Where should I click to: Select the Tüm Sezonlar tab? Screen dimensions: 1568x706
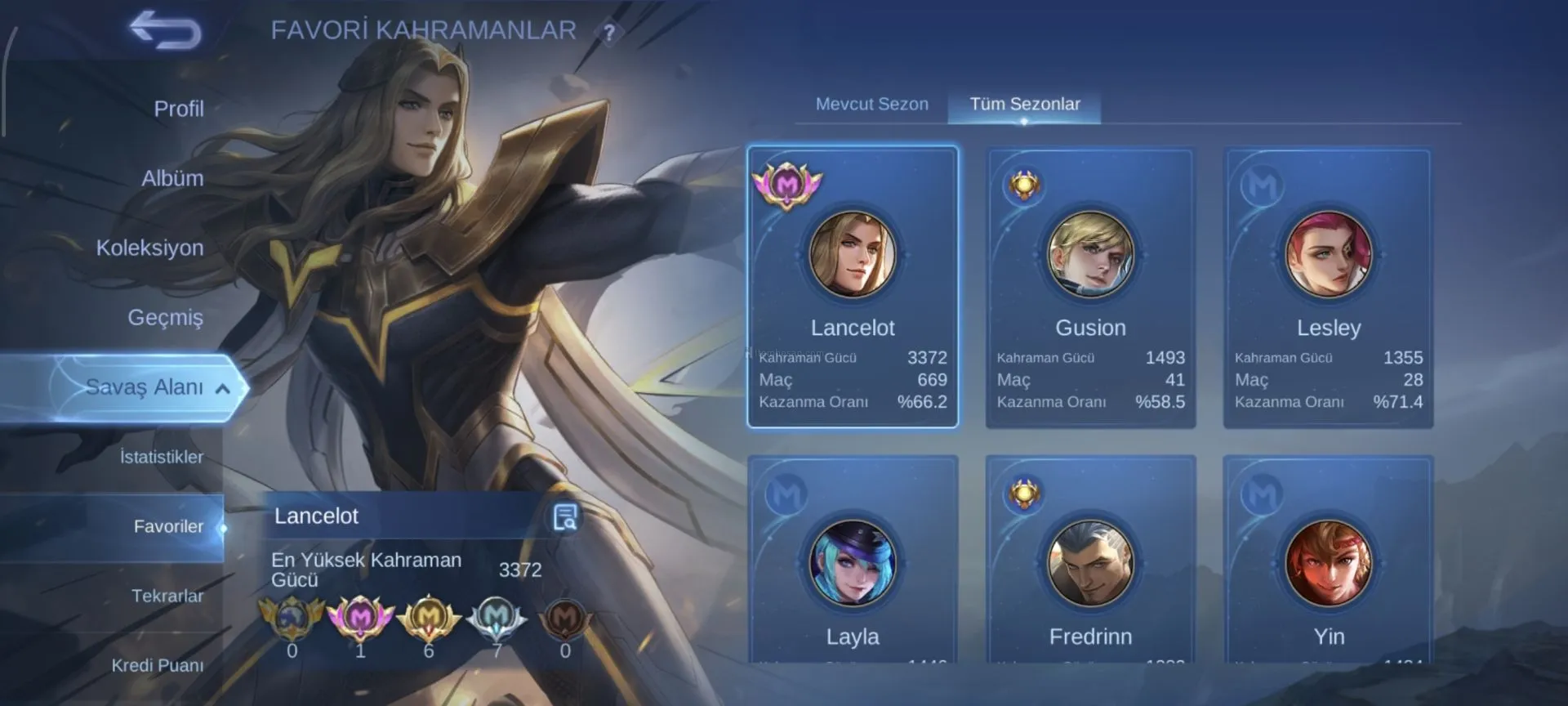click(x=1024, y=105)
